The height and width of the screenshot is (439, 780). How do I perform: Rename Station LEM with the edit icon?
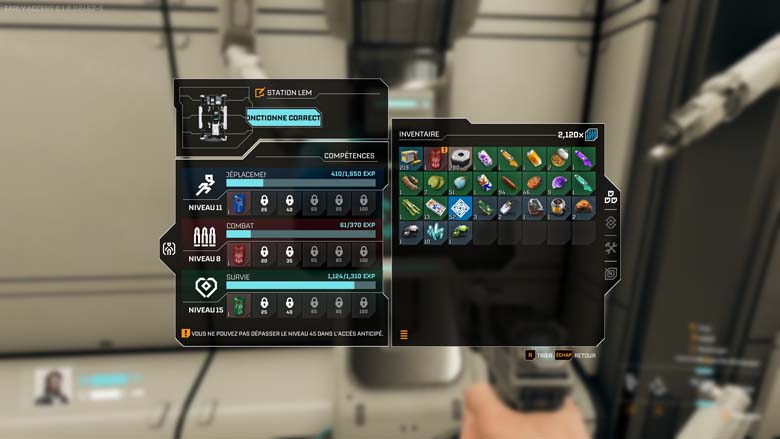tap(260, 93)
